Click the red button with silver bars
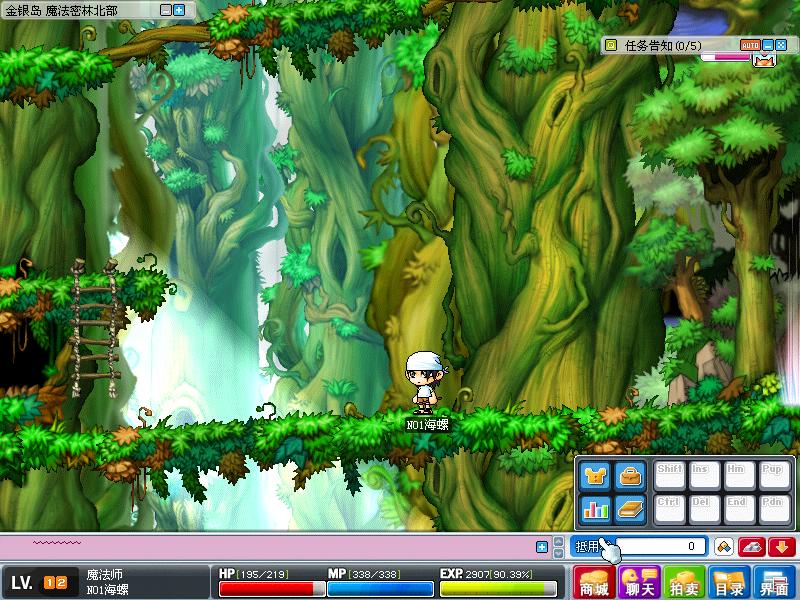 point(752,547)
